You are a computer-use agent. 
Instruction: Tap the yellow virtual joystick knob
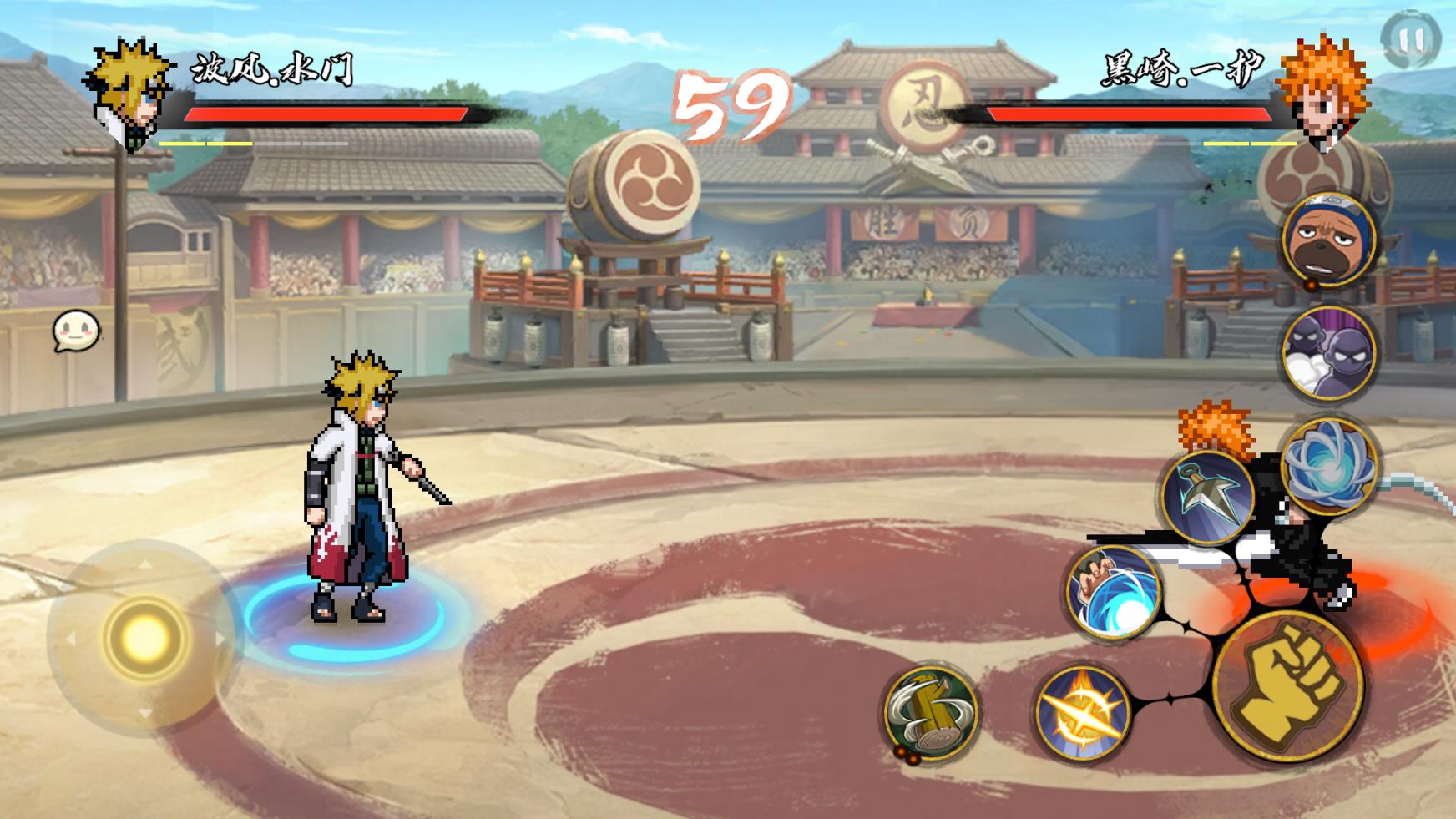point(144,638)
